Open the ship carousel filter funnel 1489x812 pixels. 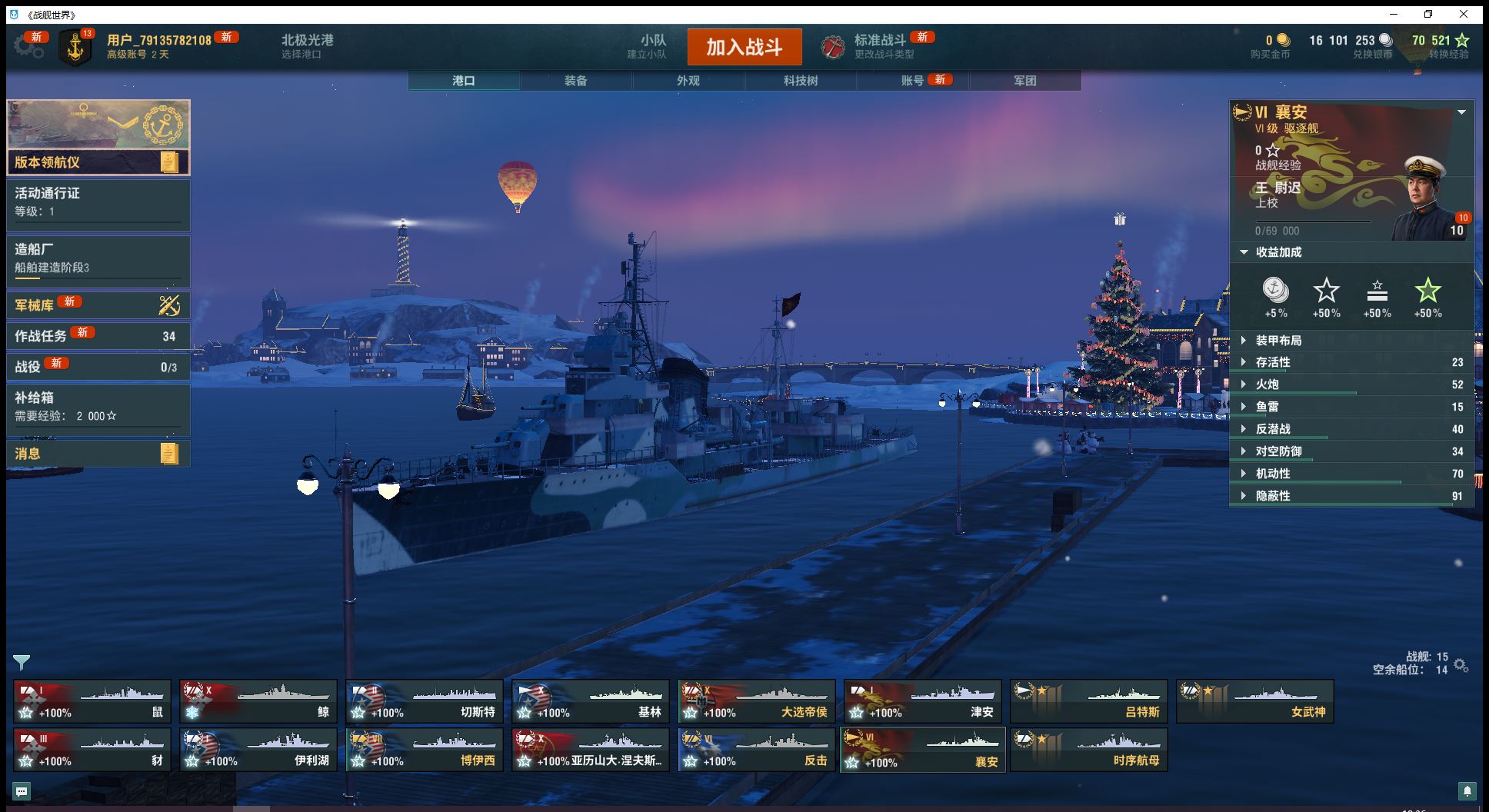[x=22, y=662]
